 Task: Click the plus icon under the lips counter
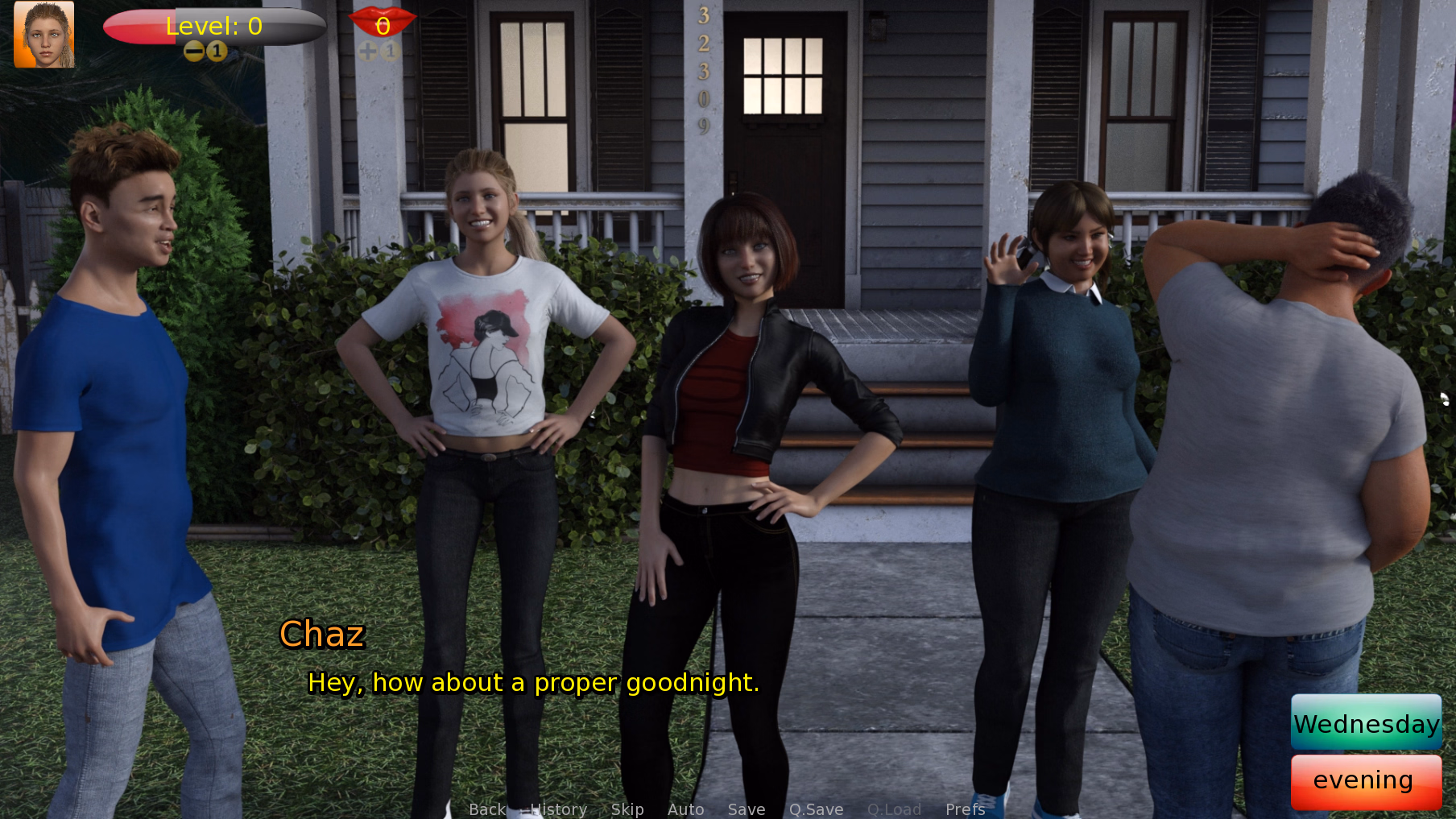[x=368, y=50]
